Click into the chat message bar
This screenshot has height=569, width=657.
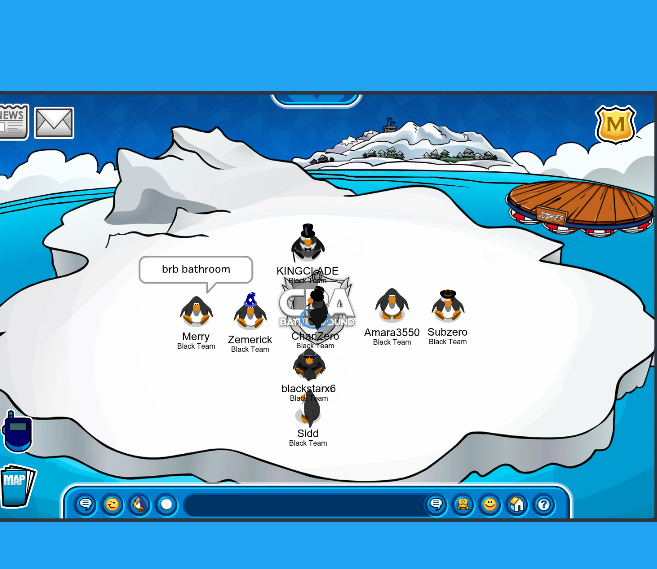[x=303, y=505]
